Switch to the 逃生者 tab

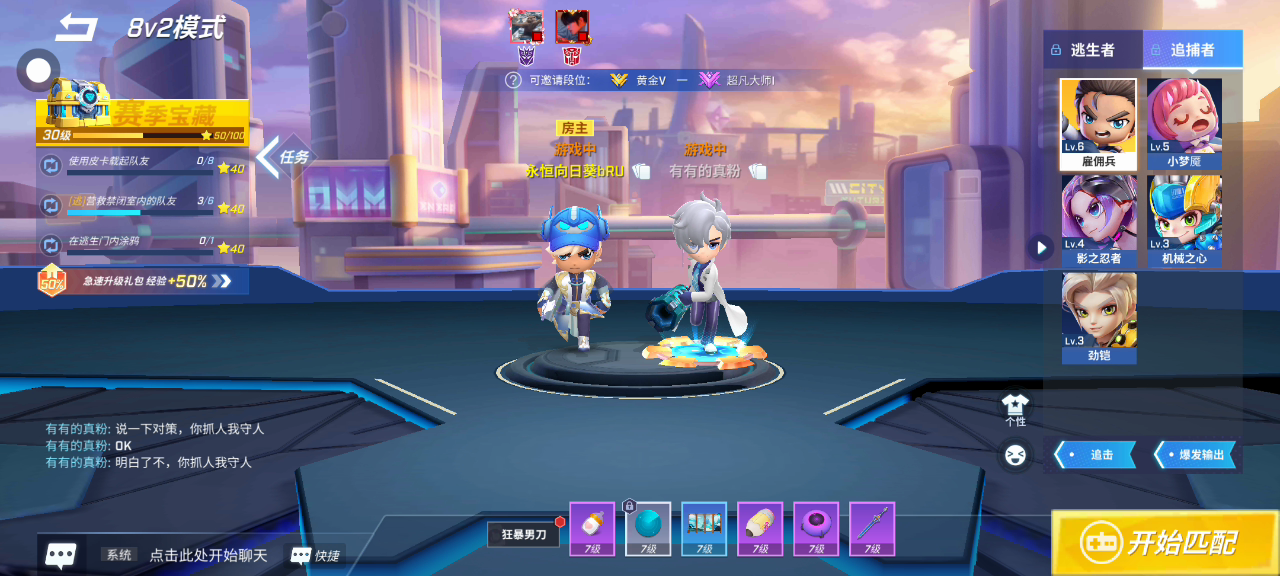point(1092,49)
